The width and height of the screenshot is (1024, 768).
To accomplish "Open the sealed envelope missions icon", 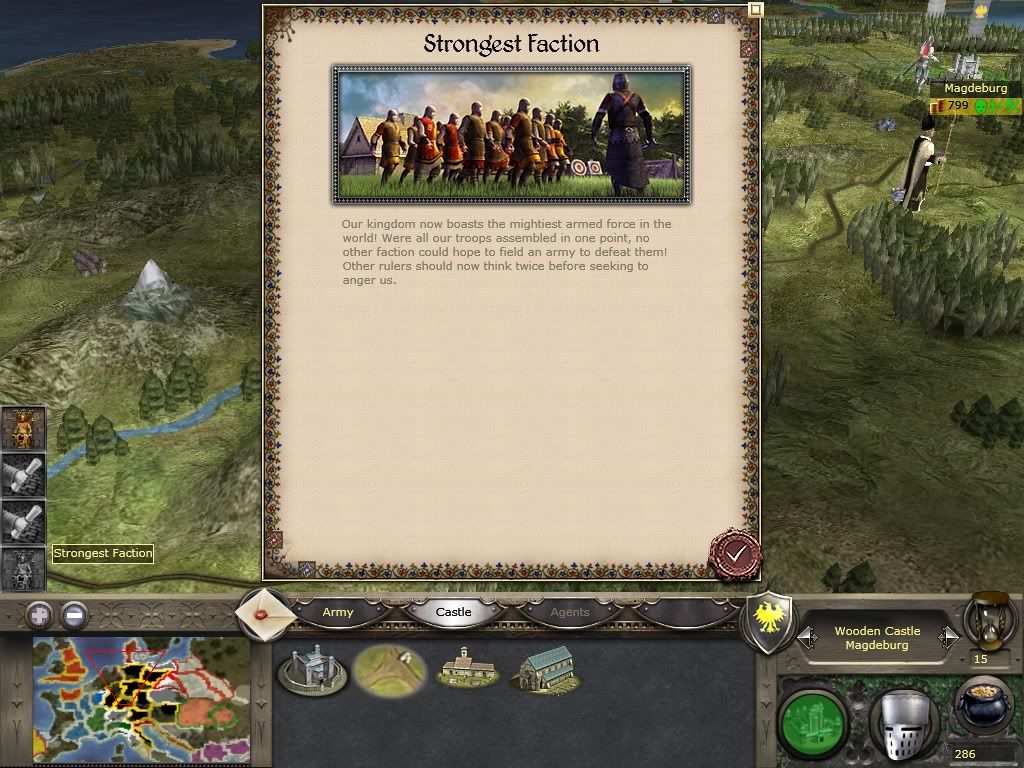I will pos(266,613).
